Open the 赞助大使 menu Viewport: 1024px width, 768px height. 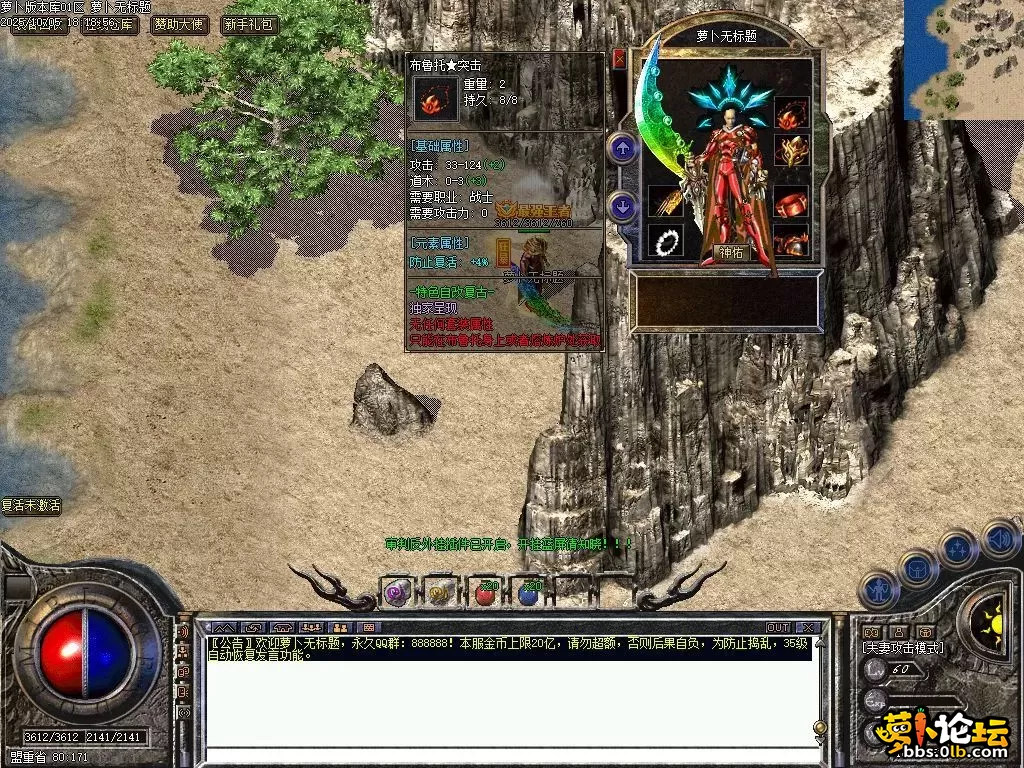[x=180, y=25]
